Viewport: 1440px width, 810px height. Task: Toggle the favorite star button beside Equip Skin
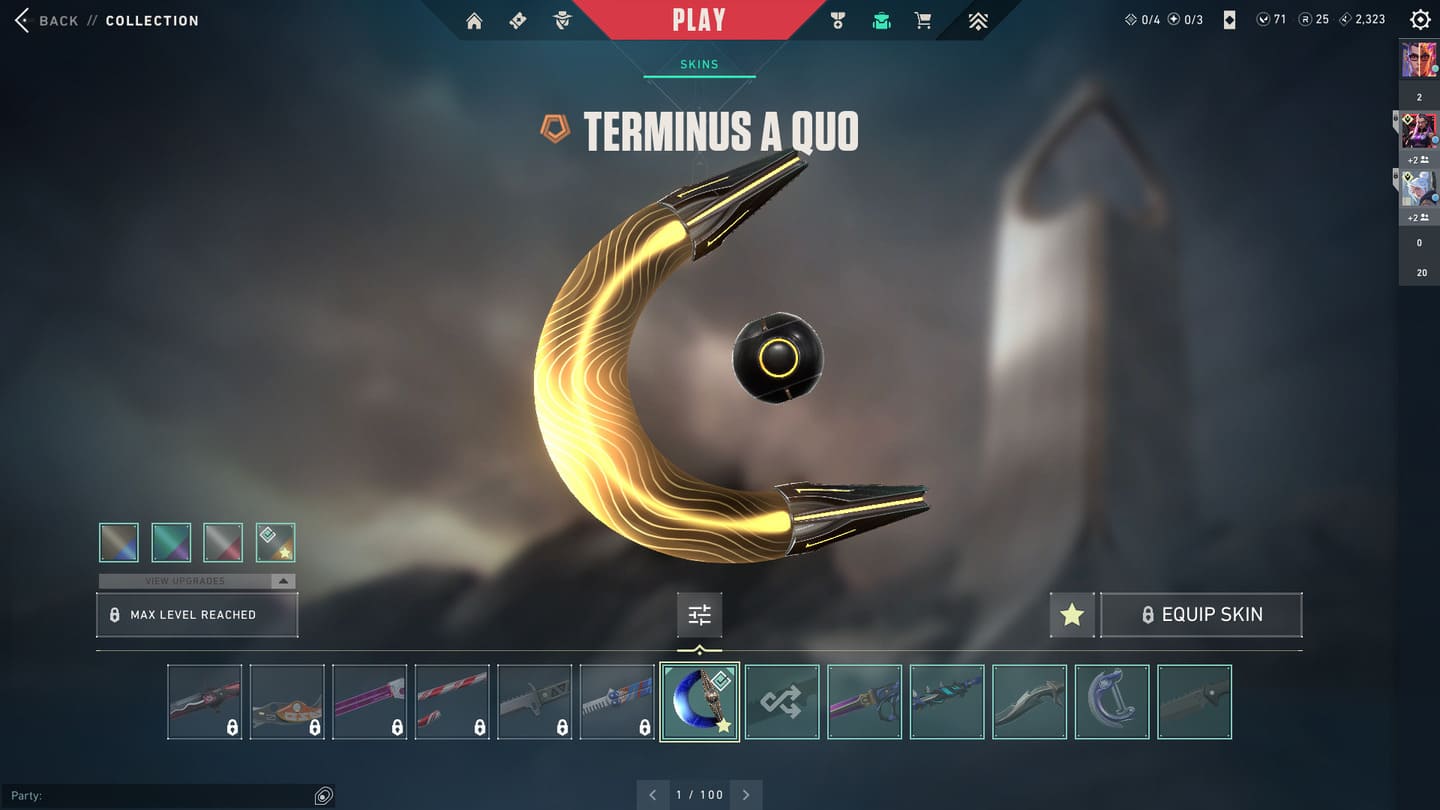click(x=1072, y=615)
